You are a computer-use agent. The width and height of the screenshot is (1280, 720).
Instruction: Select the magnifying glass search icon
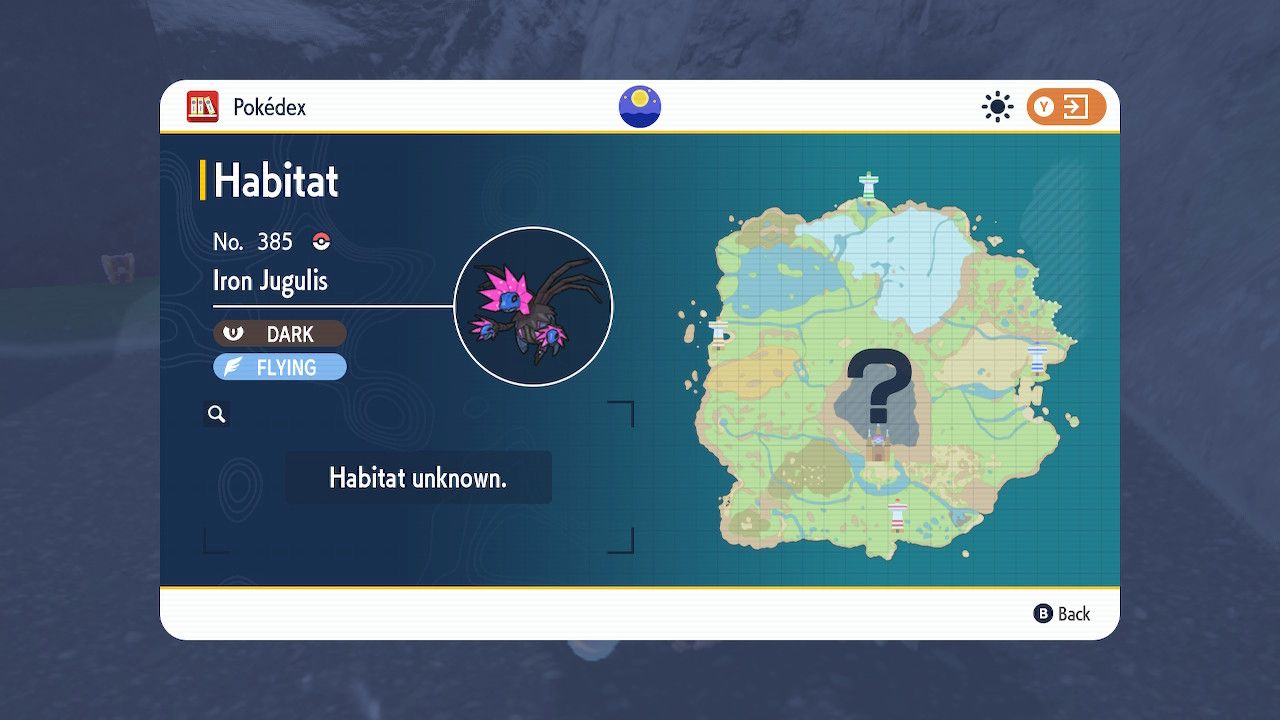[x=216, y=413]
